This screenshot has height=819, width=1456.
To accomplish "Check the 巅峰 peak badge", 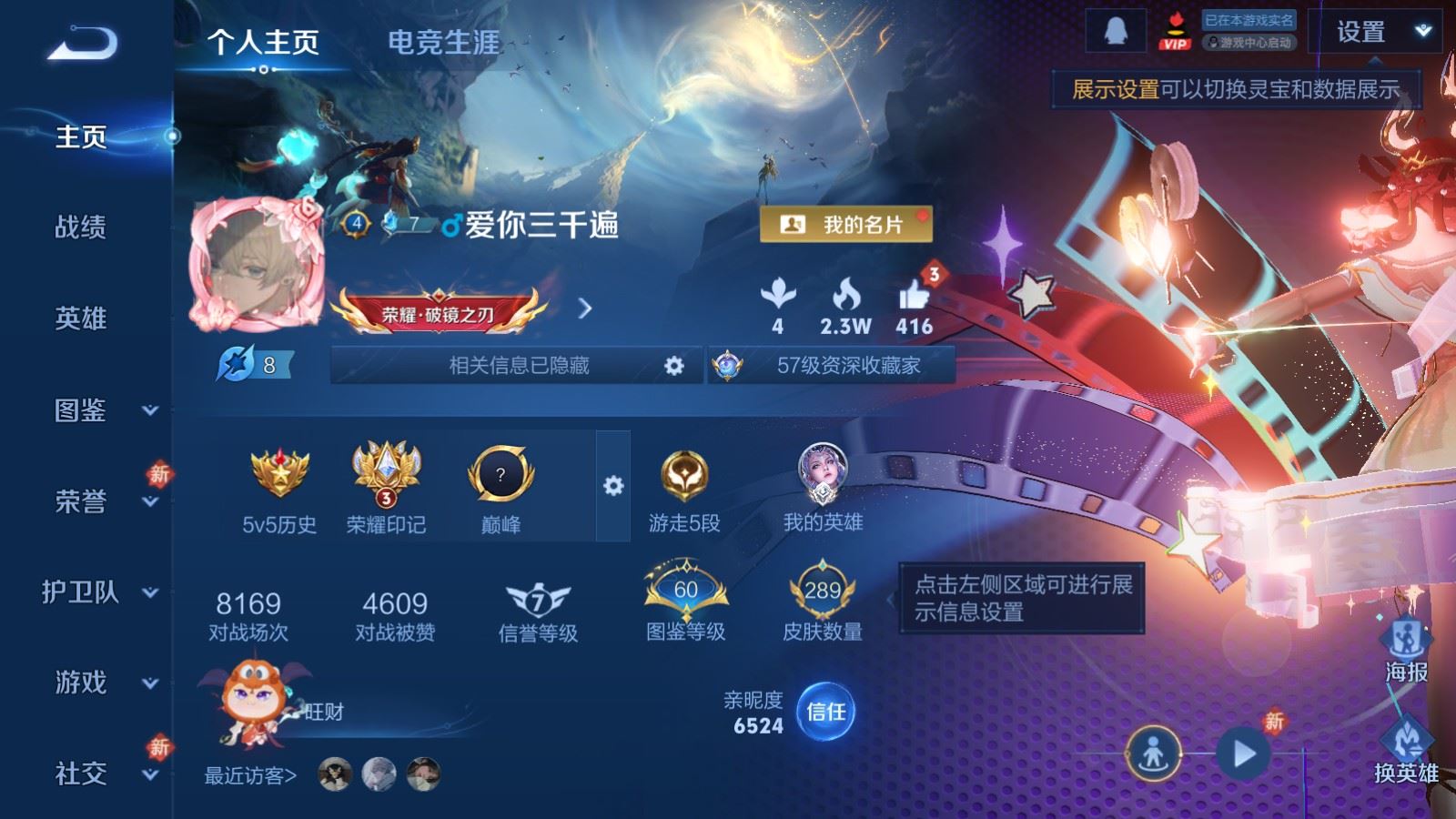I will click(x=499, y=473).
